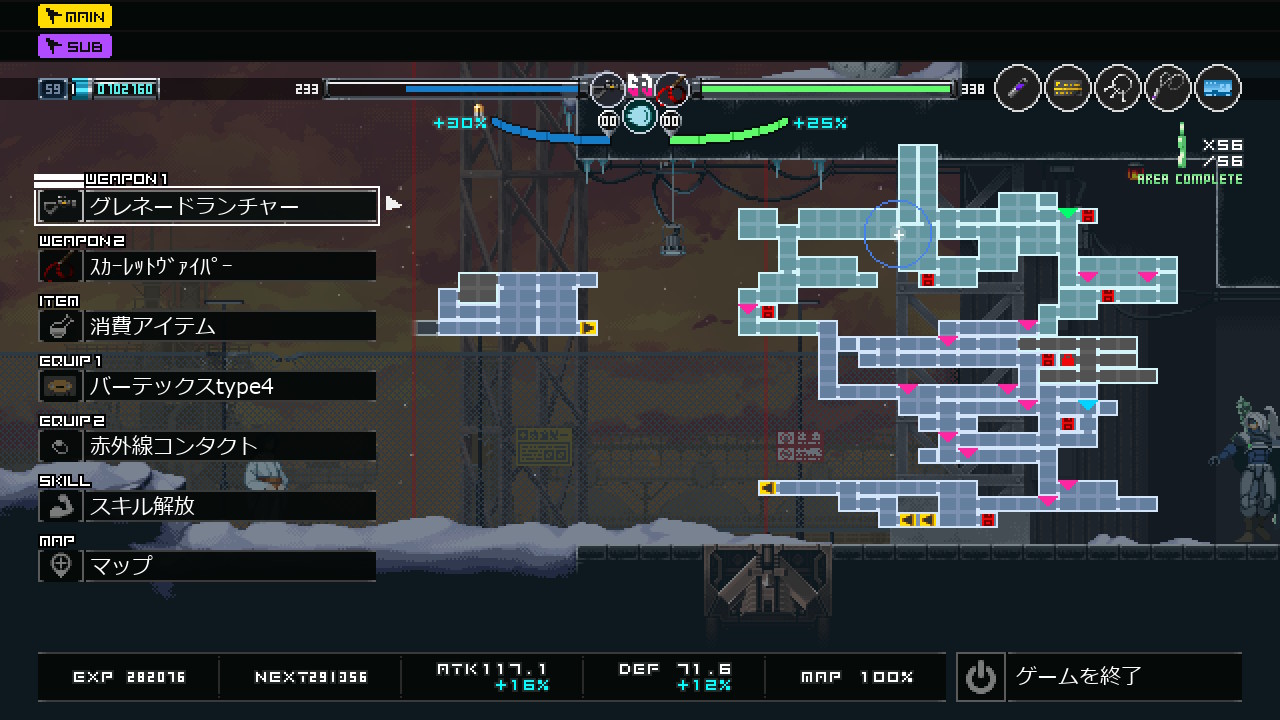Viewport: 1280px width, 720px height.
Task: Select the yellow exit arrow on the small left map
Action: [x=588, y=328]
